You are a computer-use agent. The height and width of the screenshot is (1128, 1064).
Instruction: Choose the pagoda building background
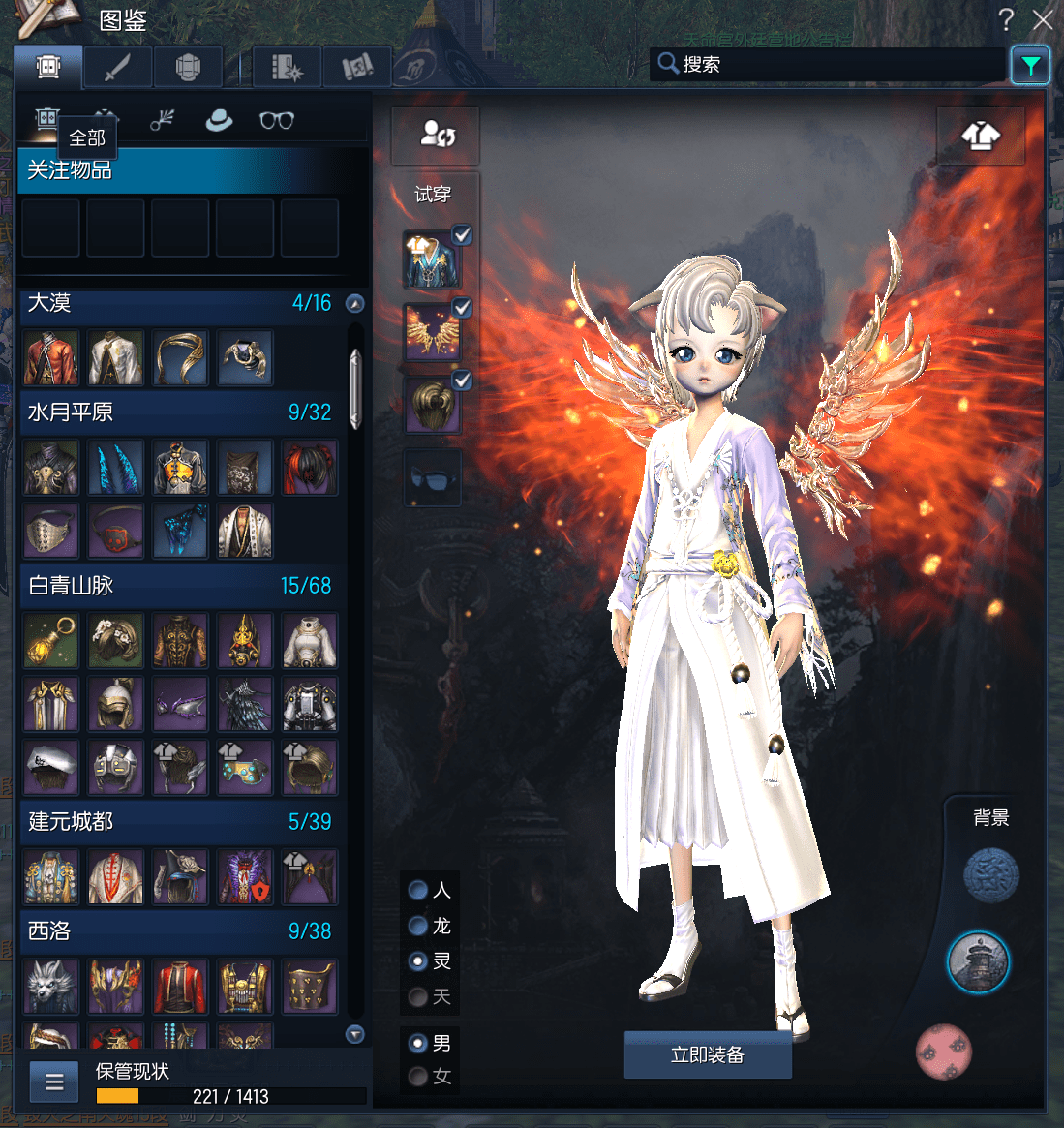pos(978,962)
